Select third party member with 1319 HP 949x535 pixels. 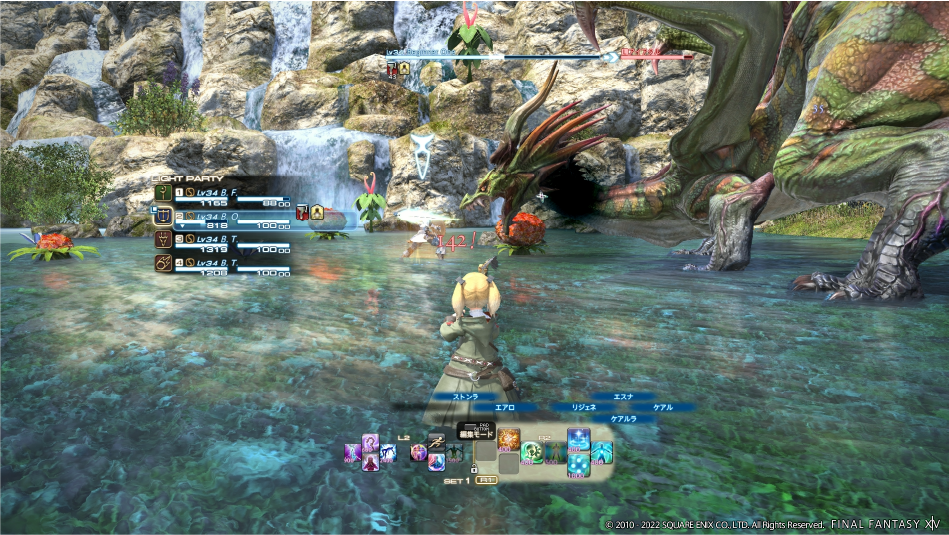(222, 244)
